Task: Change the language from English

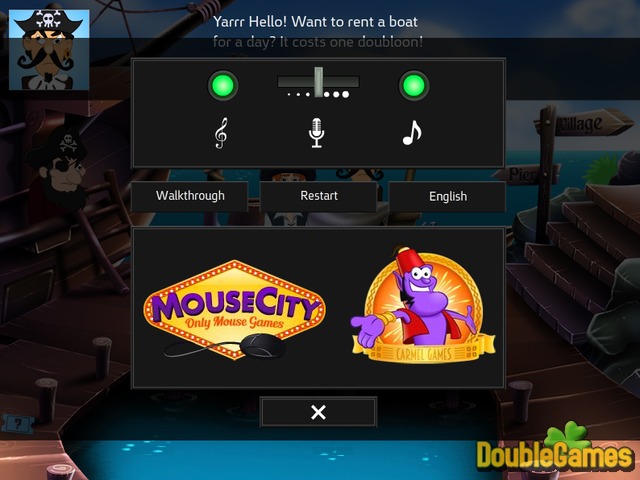Action: click(447, 196)
